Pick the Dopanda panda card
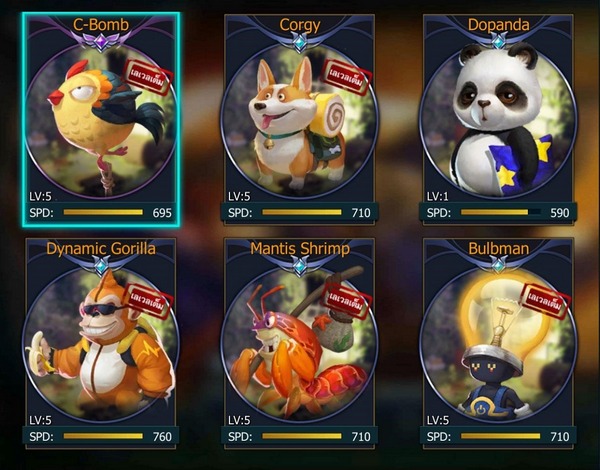600x470 pixels. tap(497, 118)
